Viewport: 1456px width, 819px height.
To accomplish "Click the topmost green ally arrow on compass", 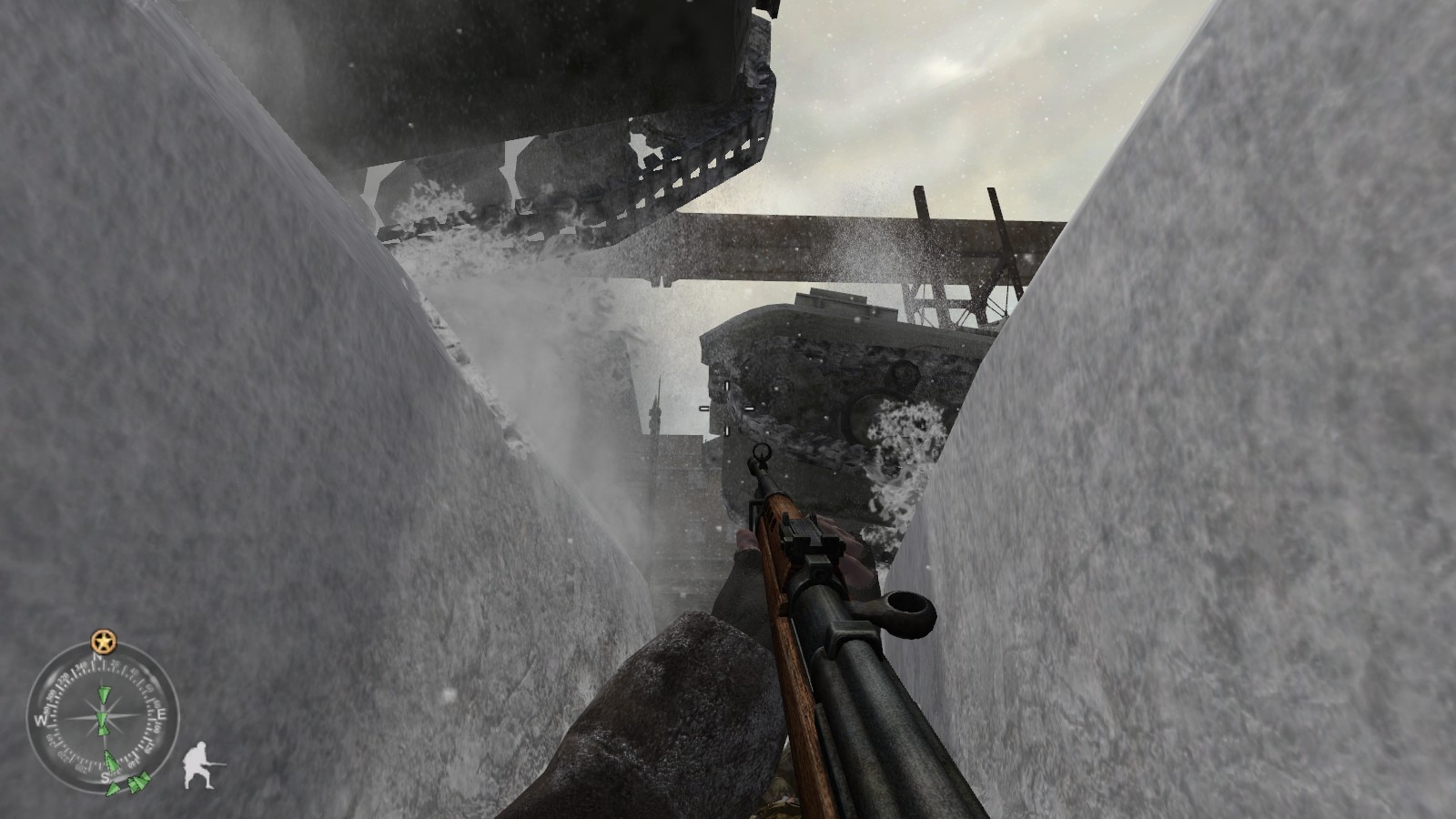I will (104, 693).
